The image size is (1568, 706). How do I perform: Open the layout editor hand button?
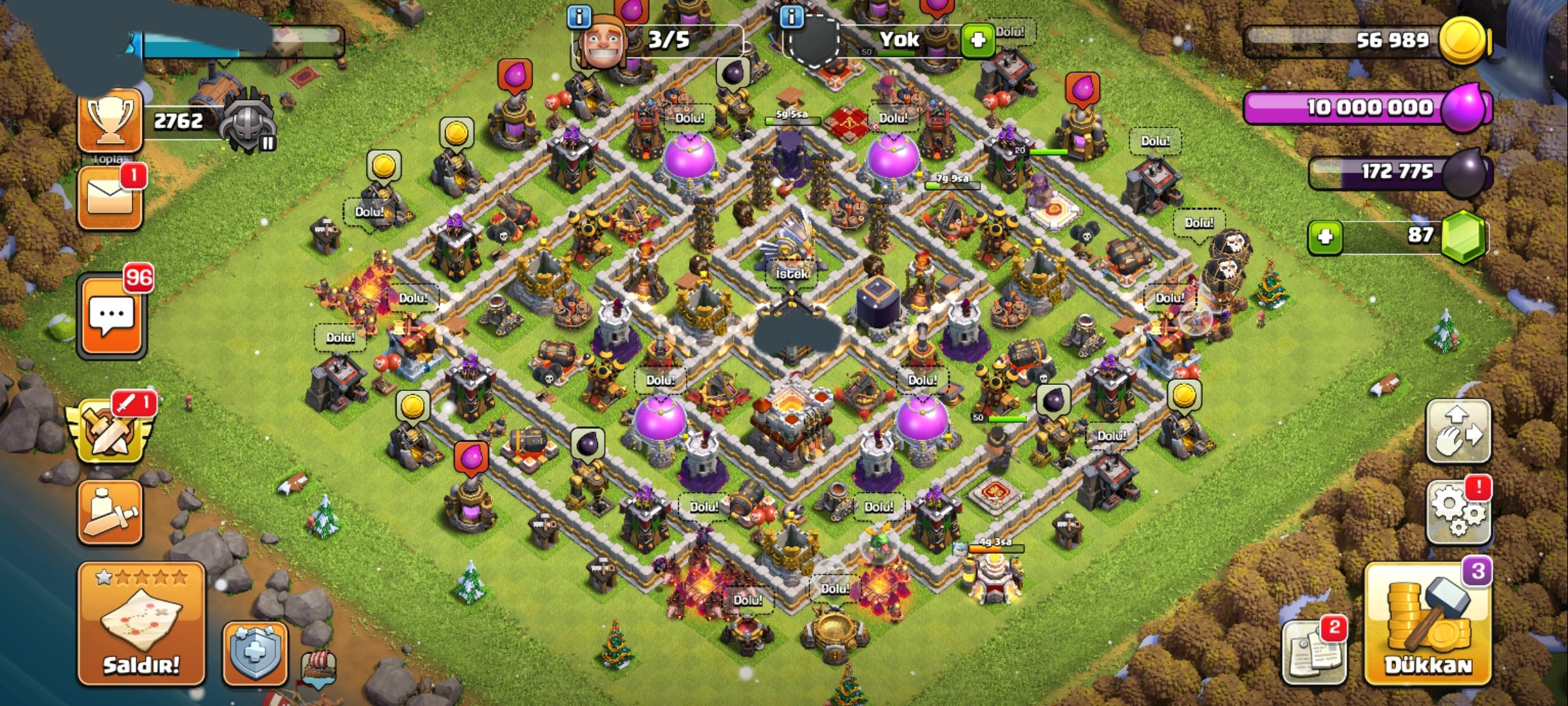coord(1458,432)
